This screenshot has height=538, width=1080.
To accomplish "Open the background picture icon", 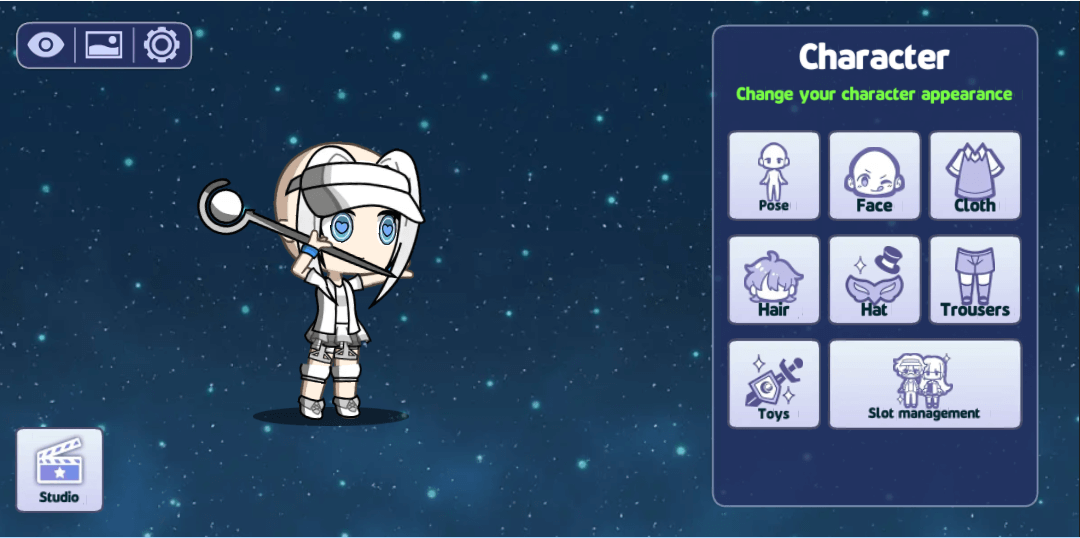I will tap(104, 45).
